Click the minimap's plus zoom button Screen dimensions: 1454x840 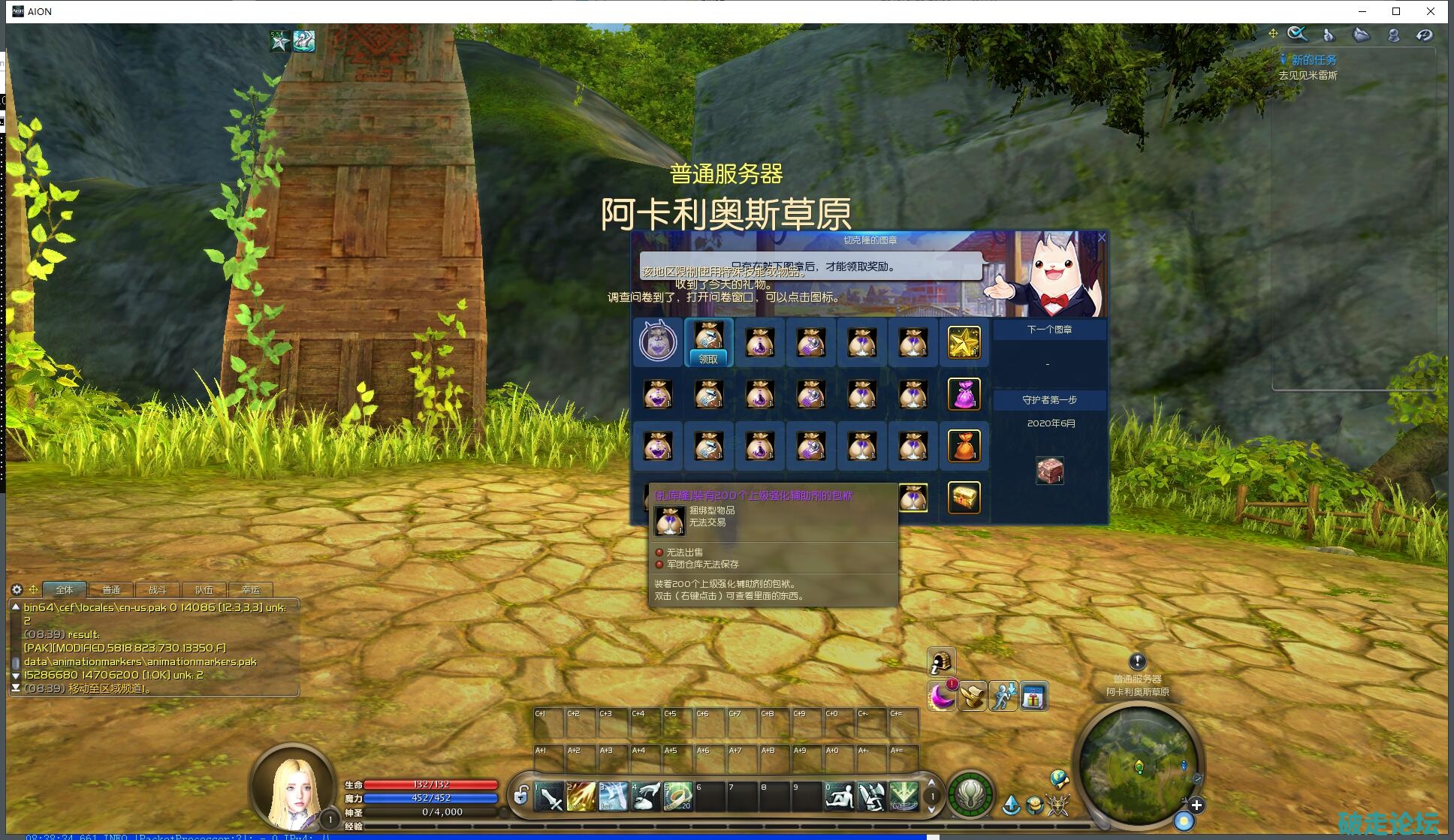(1196, 805)
